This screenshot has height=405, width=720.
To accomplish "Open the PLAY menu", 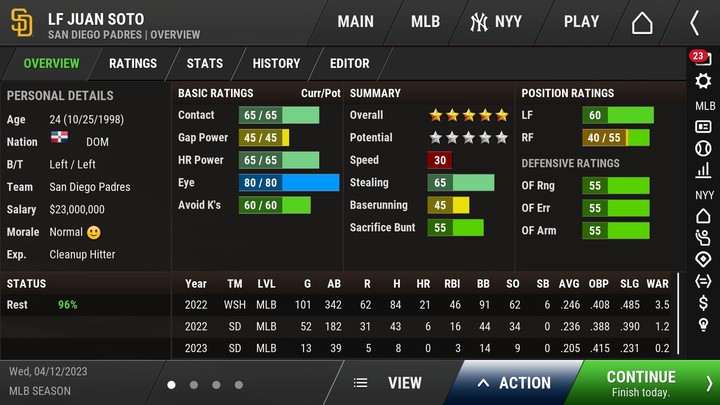I will tap(581, 21).
